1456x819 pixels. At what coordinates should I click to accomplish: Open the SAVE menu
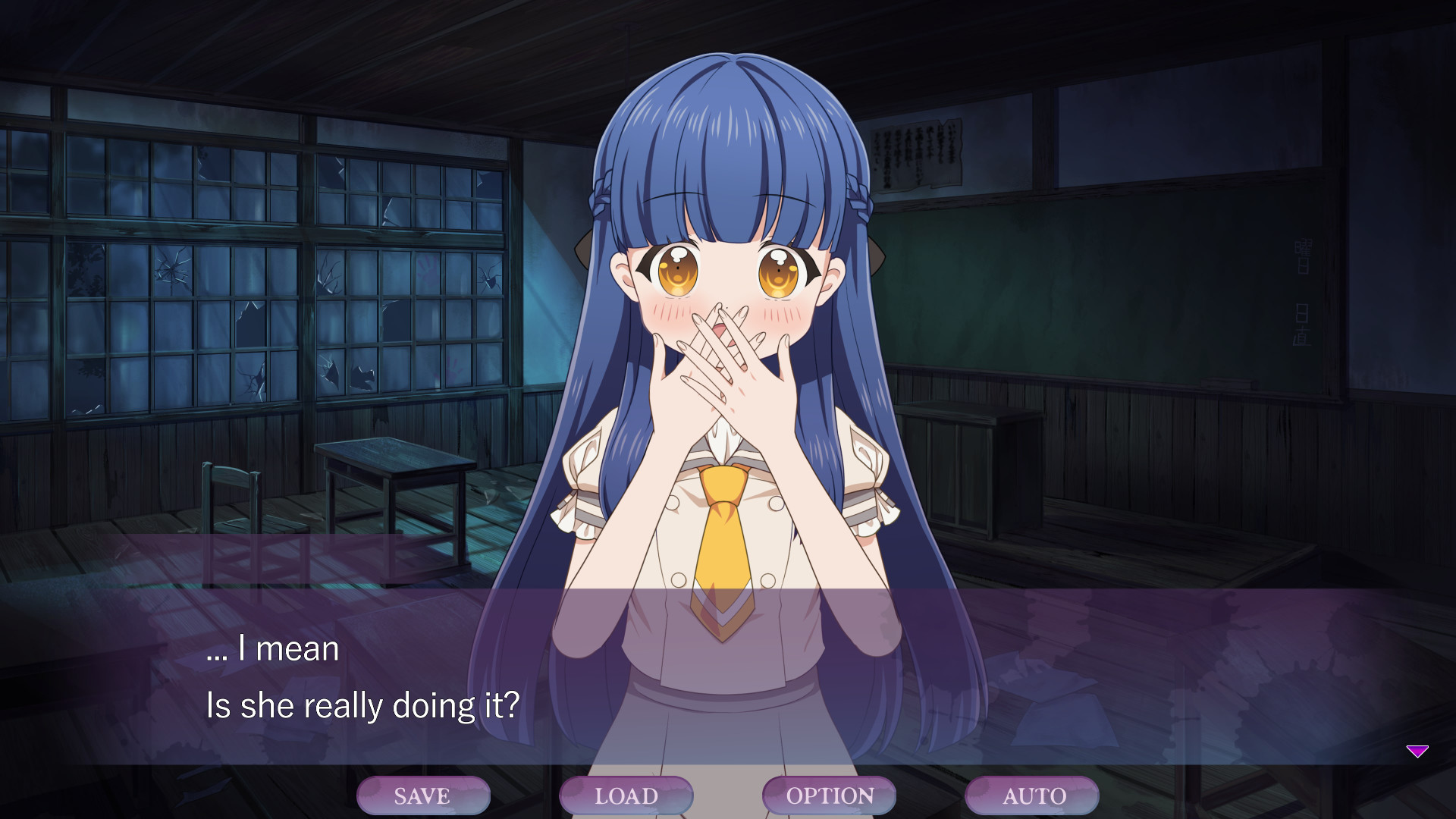(423, 795)
